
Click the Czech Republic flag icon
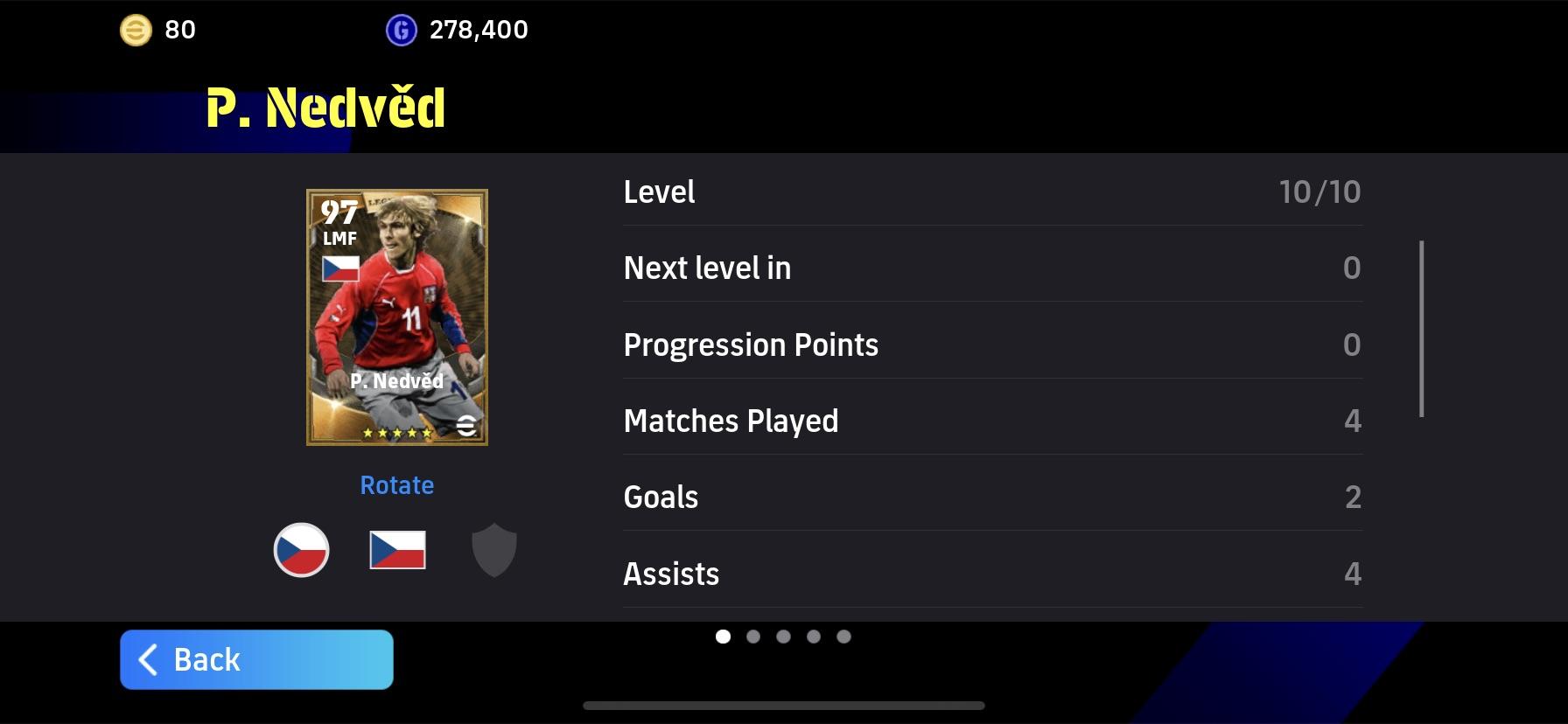(396, 549)
